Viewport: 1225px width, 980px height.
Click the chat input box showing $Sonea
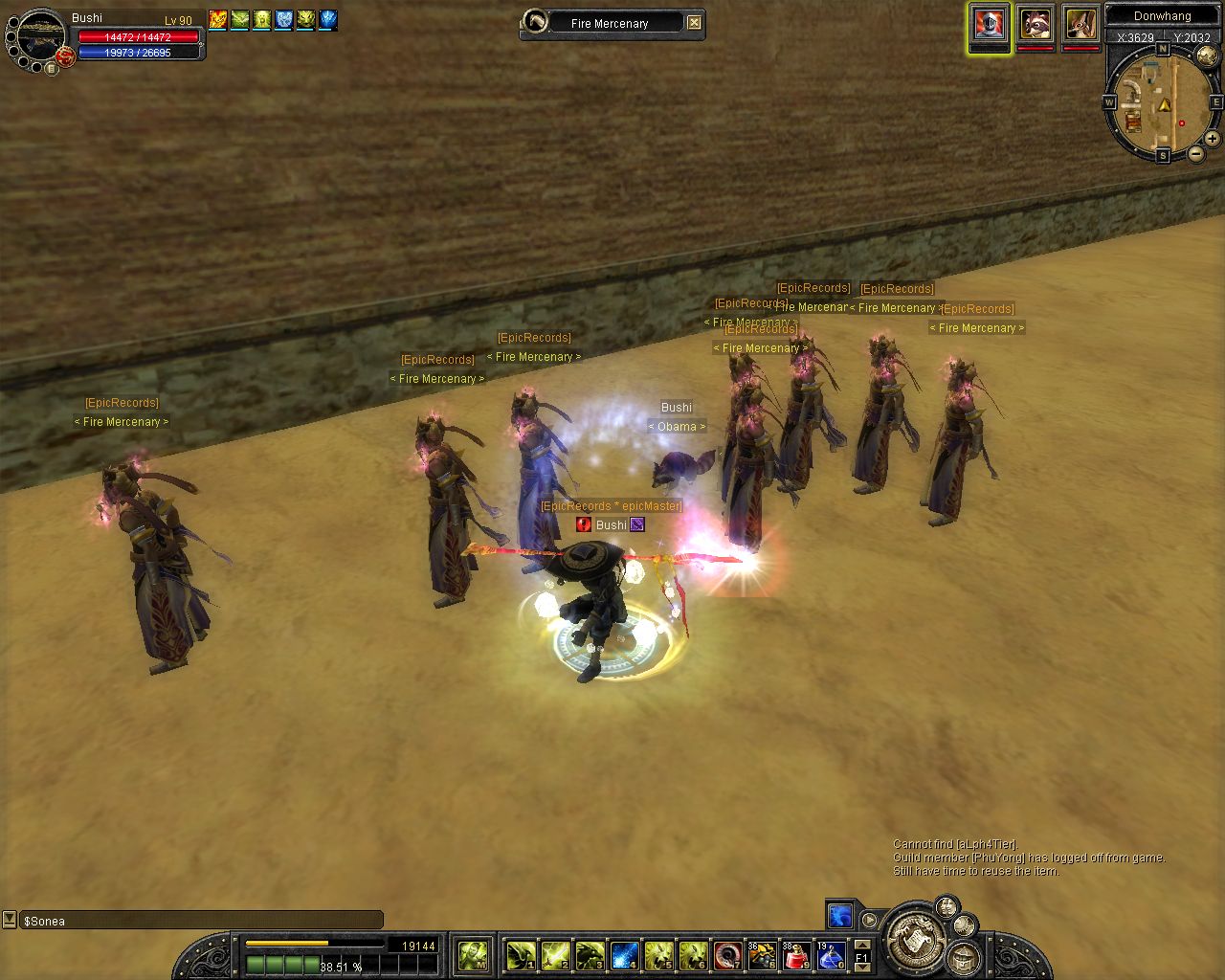point(201,921)
